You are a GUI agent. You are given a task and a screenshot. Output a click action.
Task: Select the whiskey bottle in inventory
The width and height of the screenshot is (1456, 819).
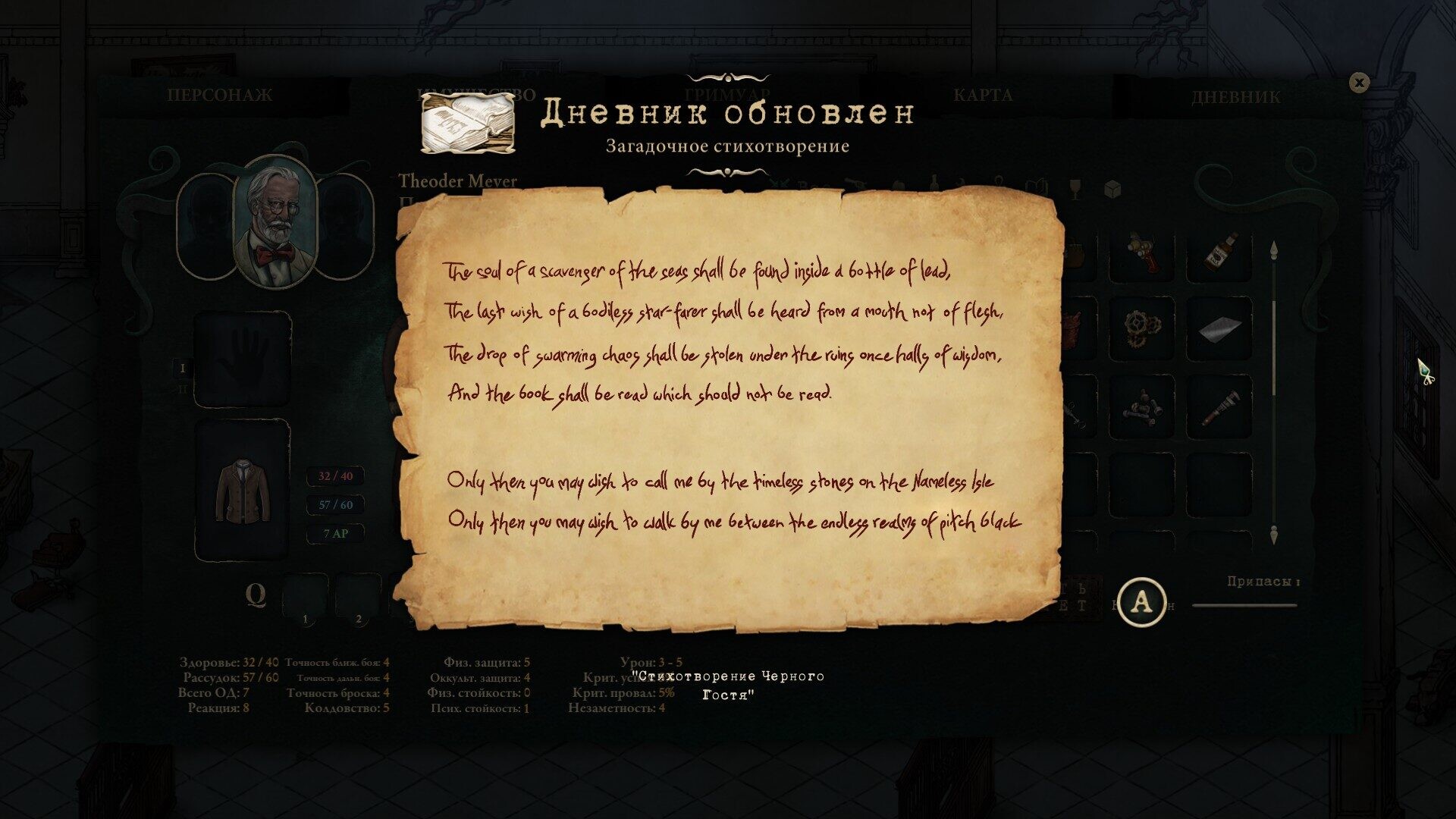tap(1219, 253)
